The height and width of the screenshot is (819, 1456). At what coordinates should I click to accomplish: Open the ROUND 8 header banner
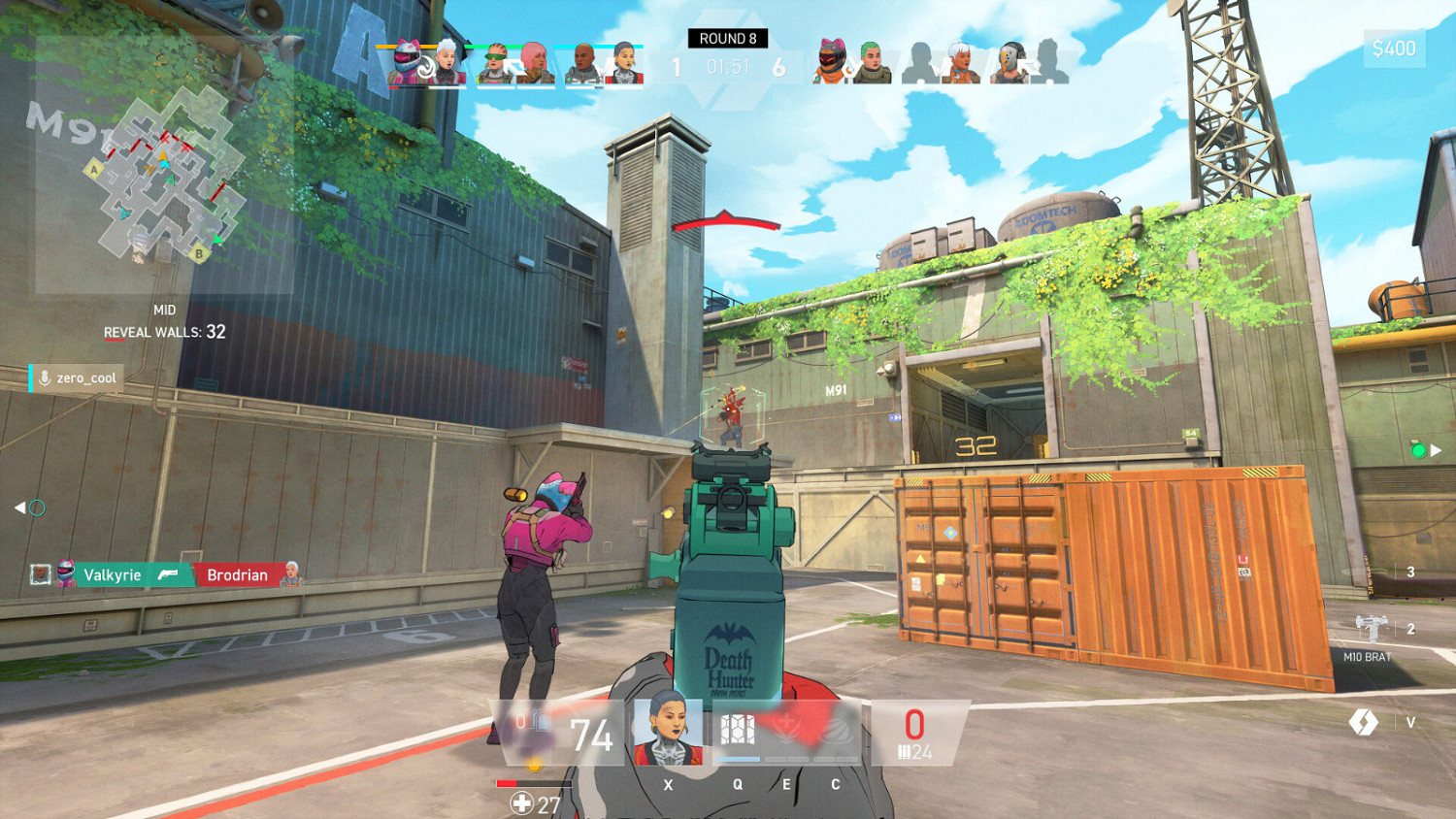pyautogui.click(x=727, y=38)
